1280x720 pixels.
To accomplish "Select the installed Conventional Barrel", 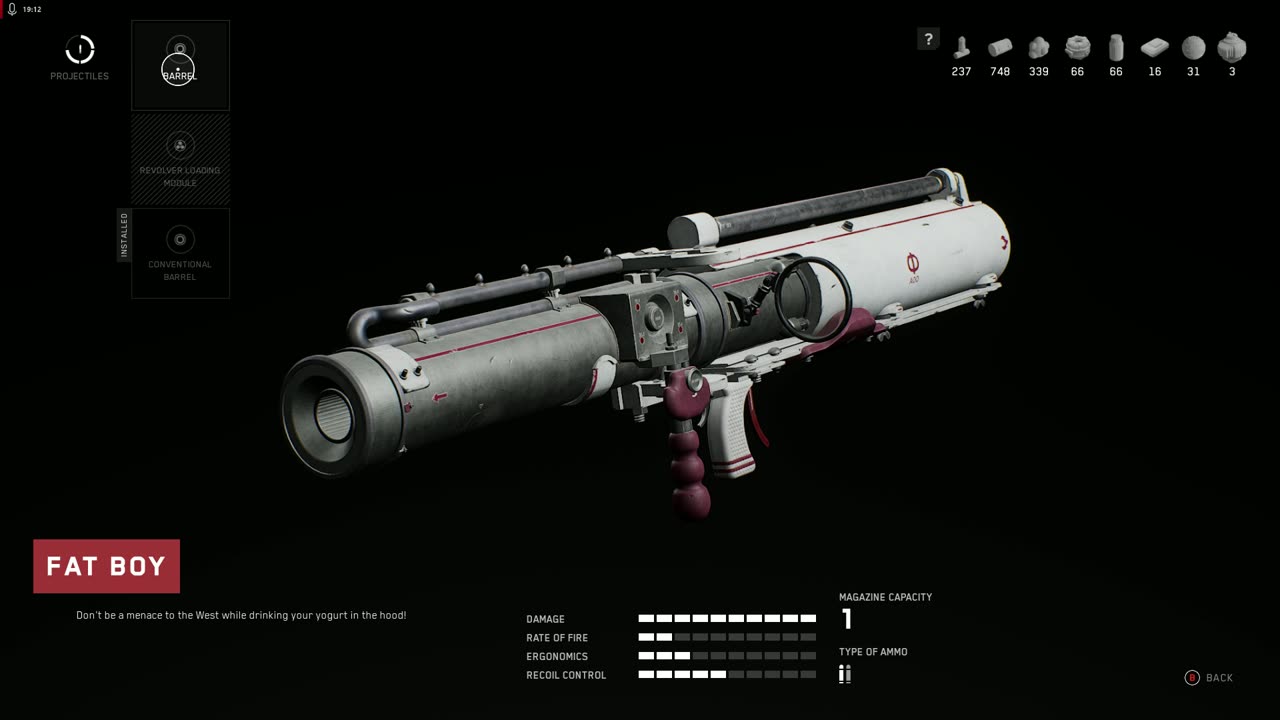I will (180, 253).
